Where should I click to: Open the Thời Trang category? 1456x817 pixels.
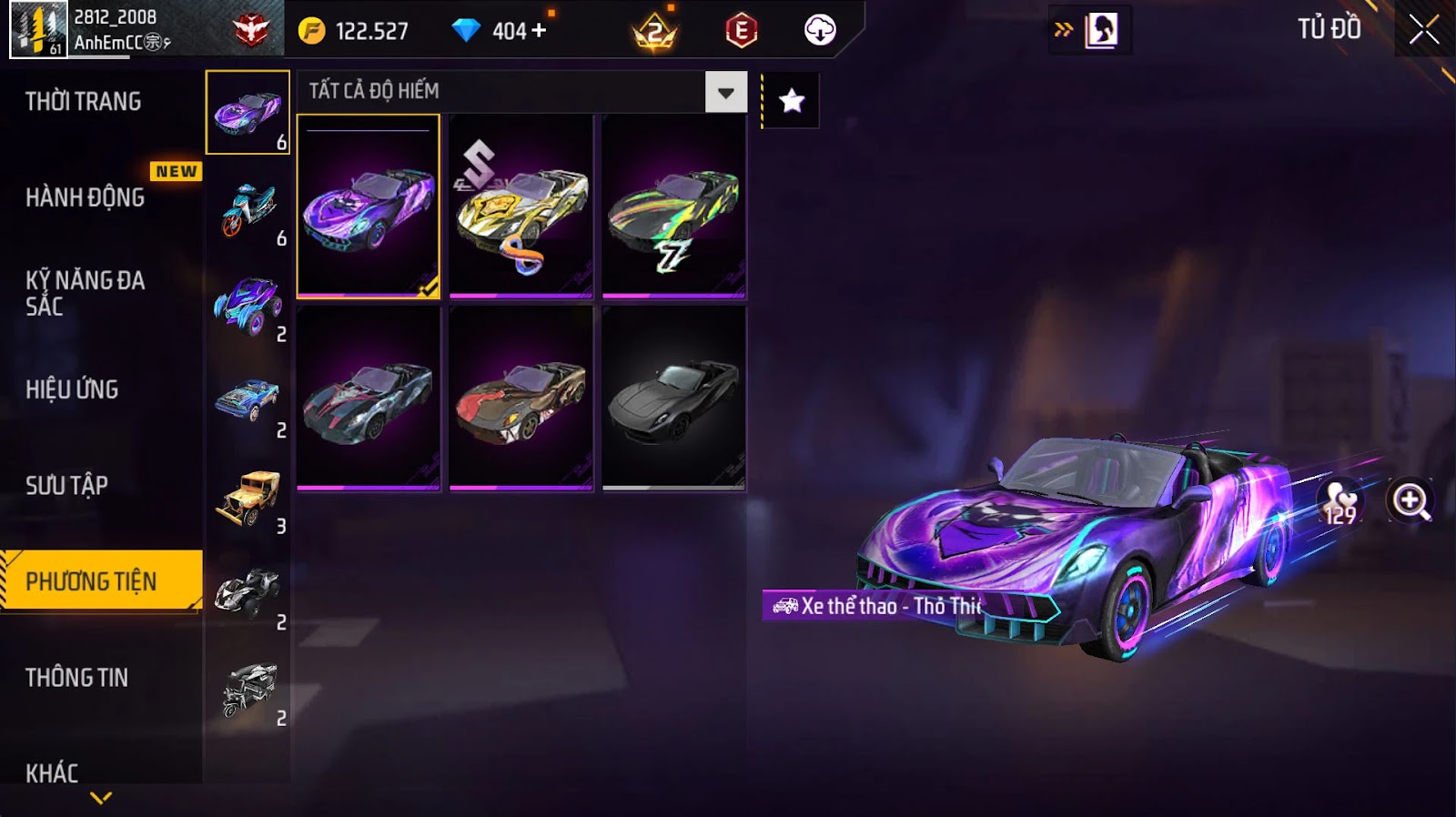pos(83,101)
